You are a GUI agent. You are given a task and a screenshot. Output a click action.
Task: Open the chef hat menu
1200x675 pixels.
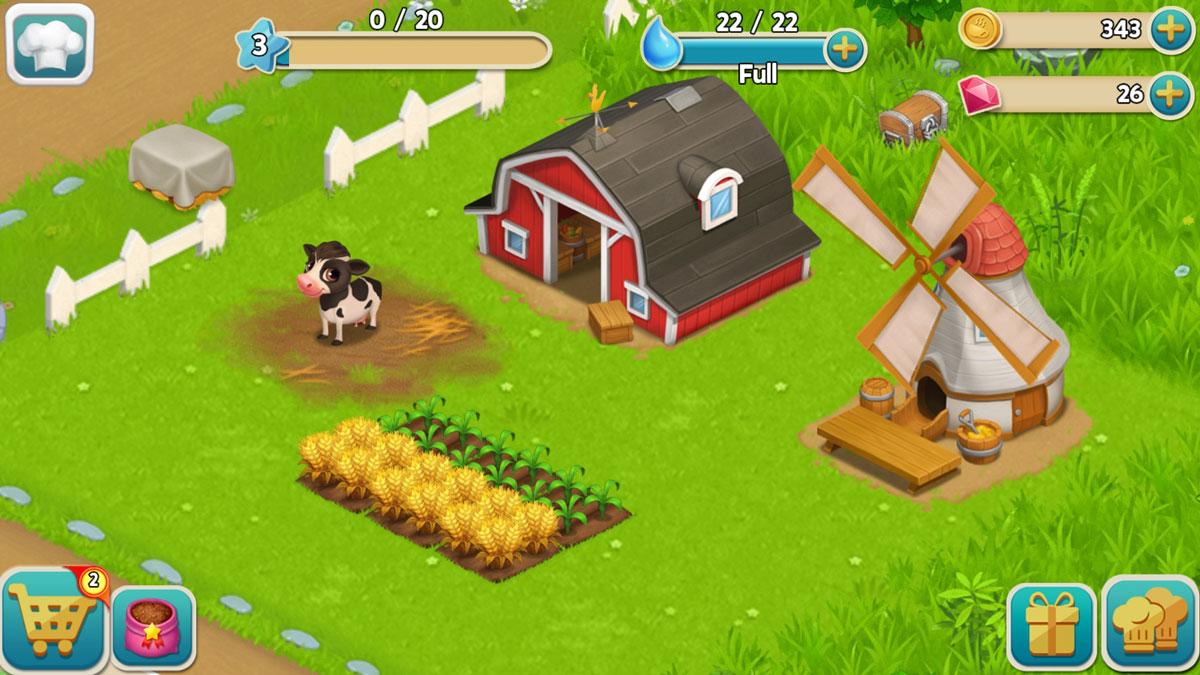click(50, 44)
